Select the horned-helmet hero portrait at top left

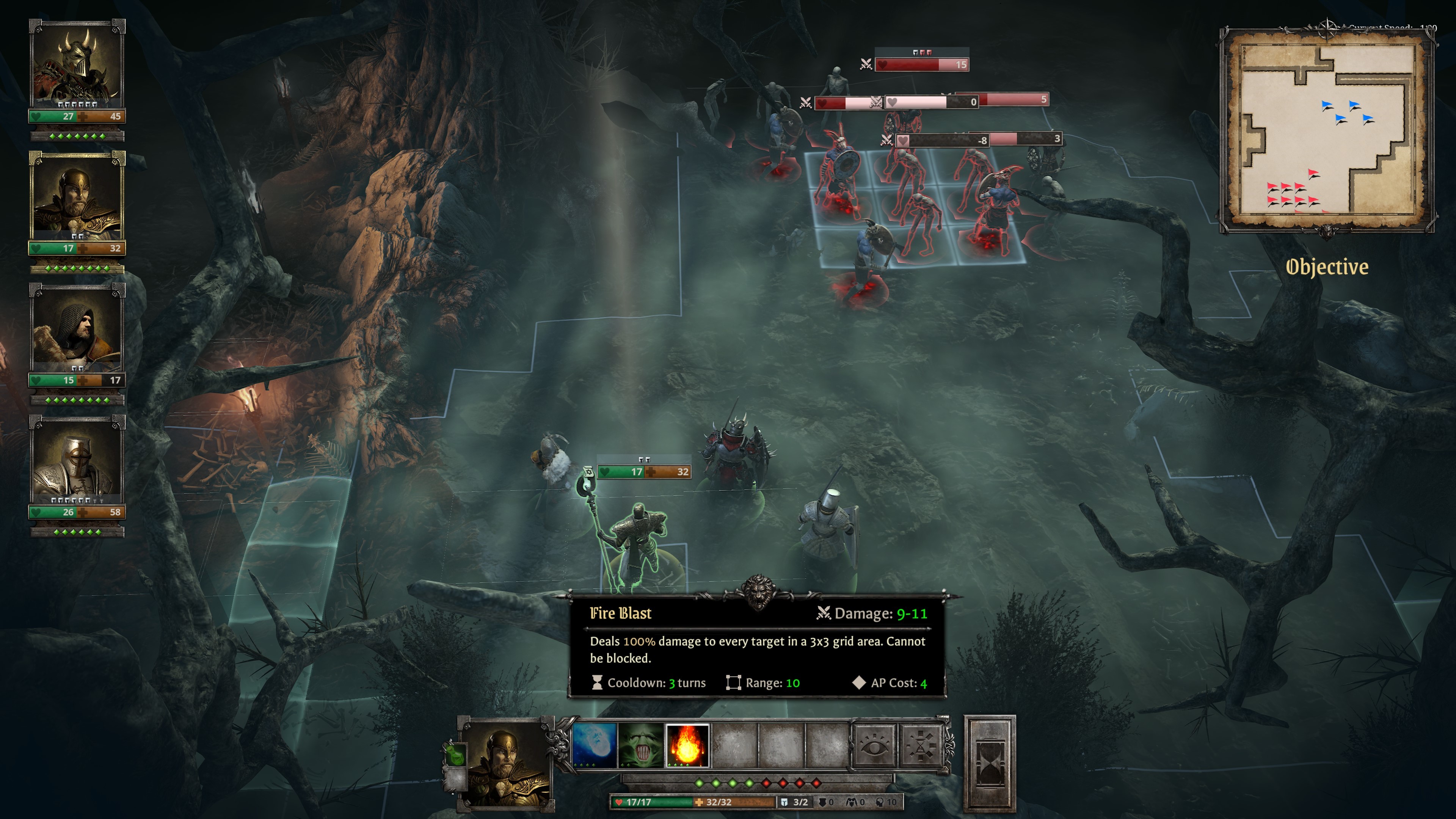click(x=76, y=62)
